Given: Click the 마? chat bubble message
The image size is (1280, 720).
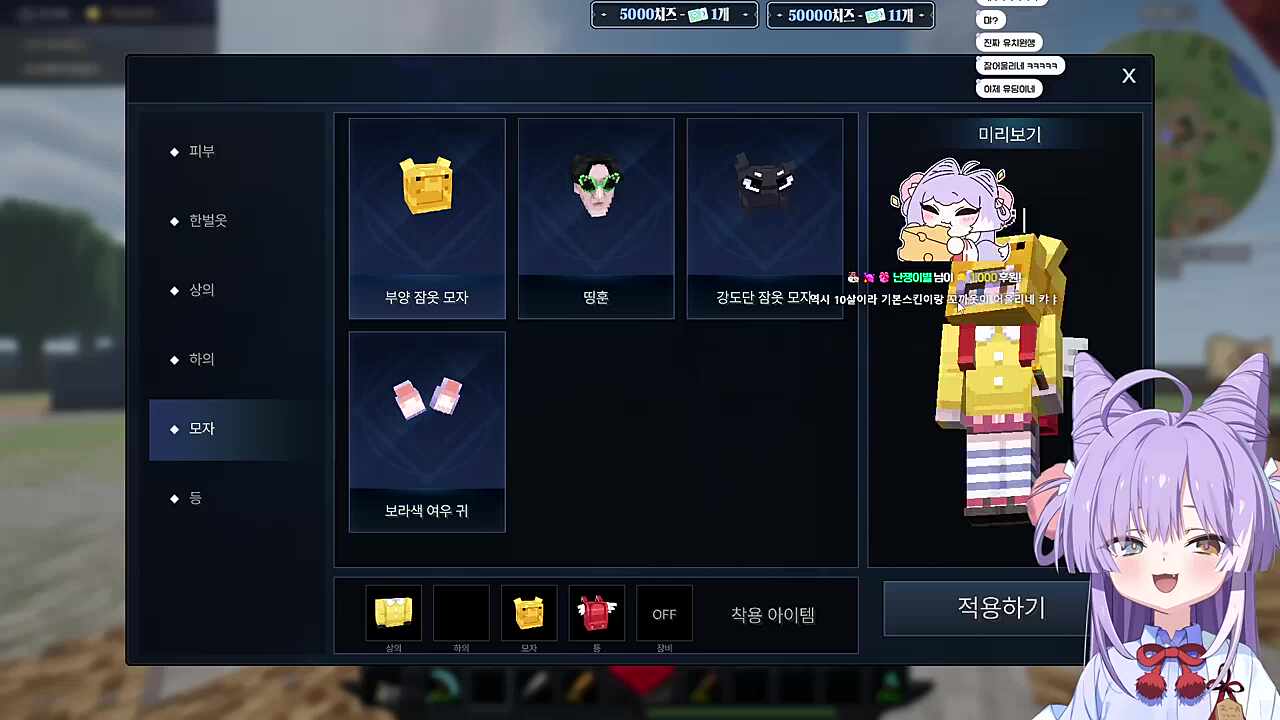Looking at the screenshot, I should coord(989,20).
